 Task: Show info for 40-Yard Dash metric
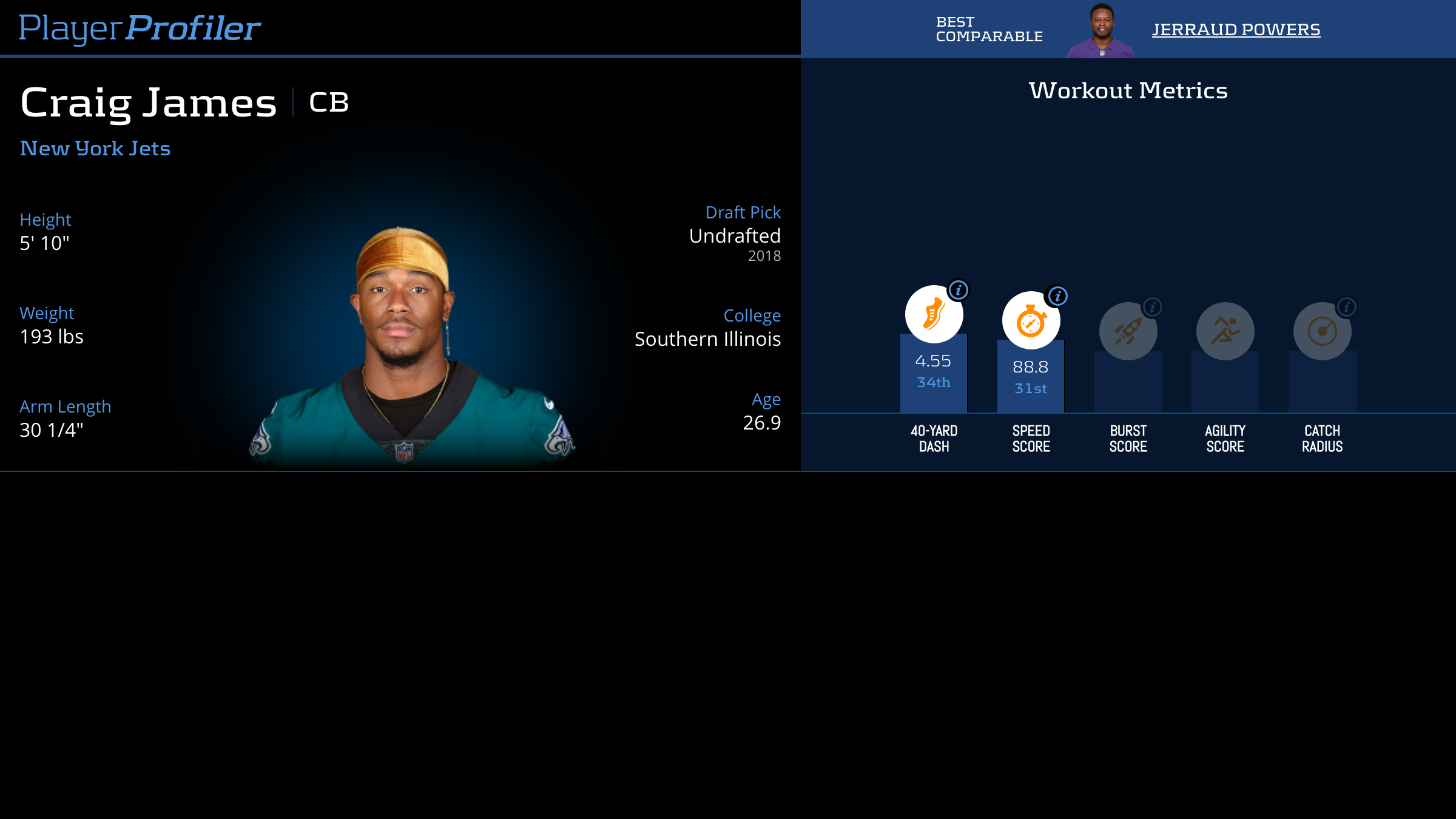[x=959, y=290]
